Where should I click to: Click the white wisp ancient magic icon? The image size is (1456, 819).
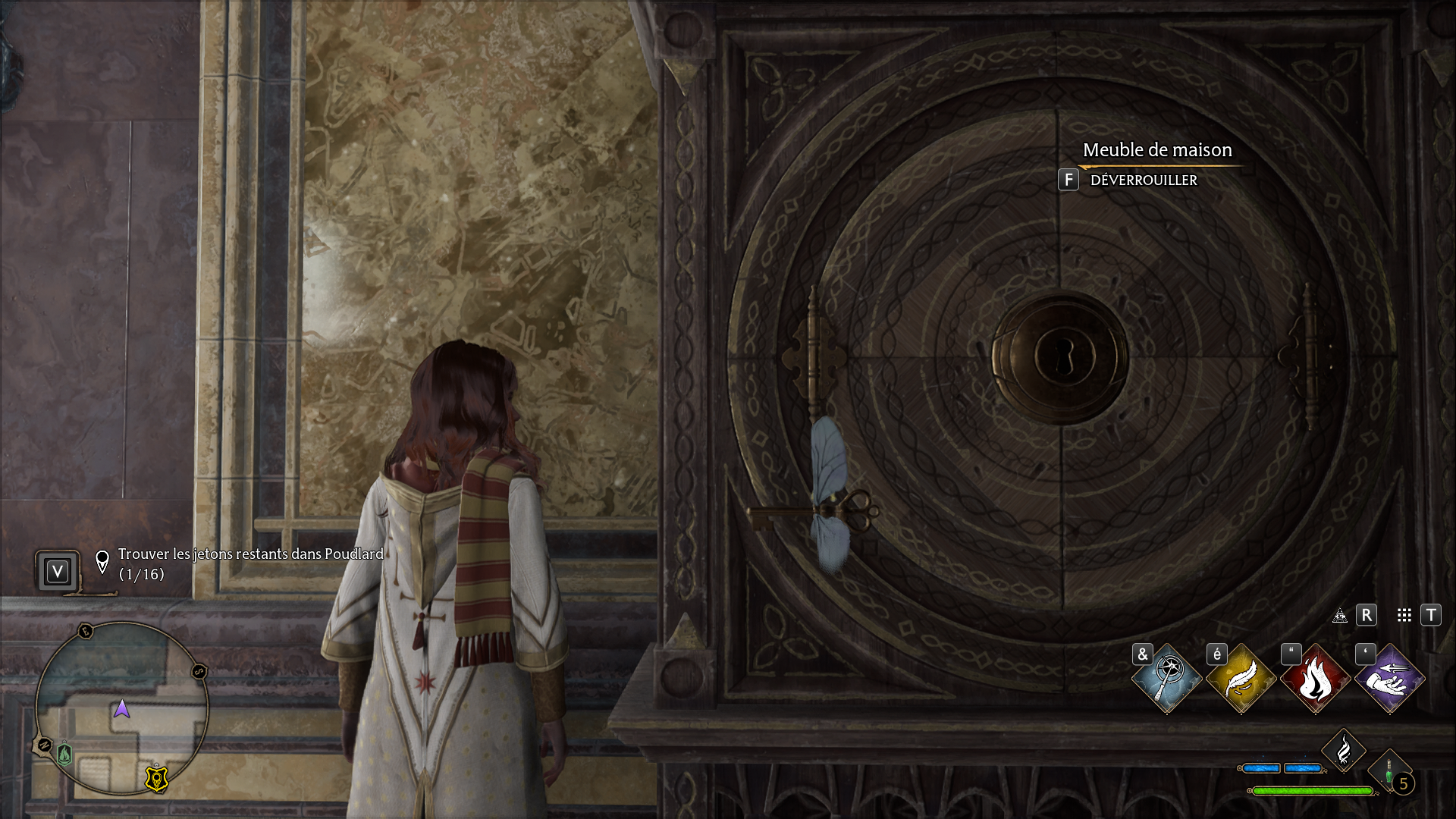coord(1343,751)
